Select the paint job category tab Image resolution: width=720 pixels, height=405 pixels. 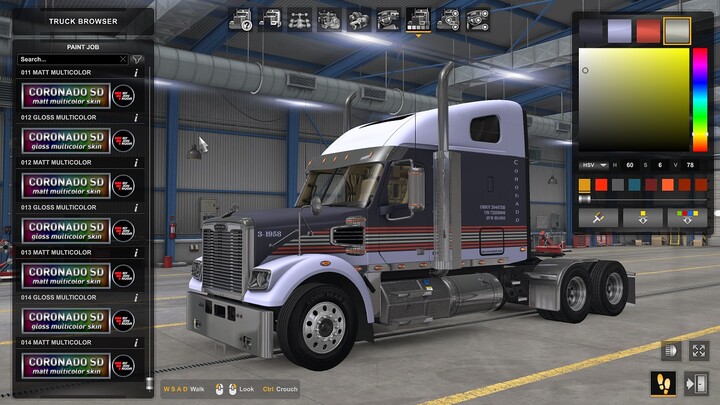tap(418, 18)
